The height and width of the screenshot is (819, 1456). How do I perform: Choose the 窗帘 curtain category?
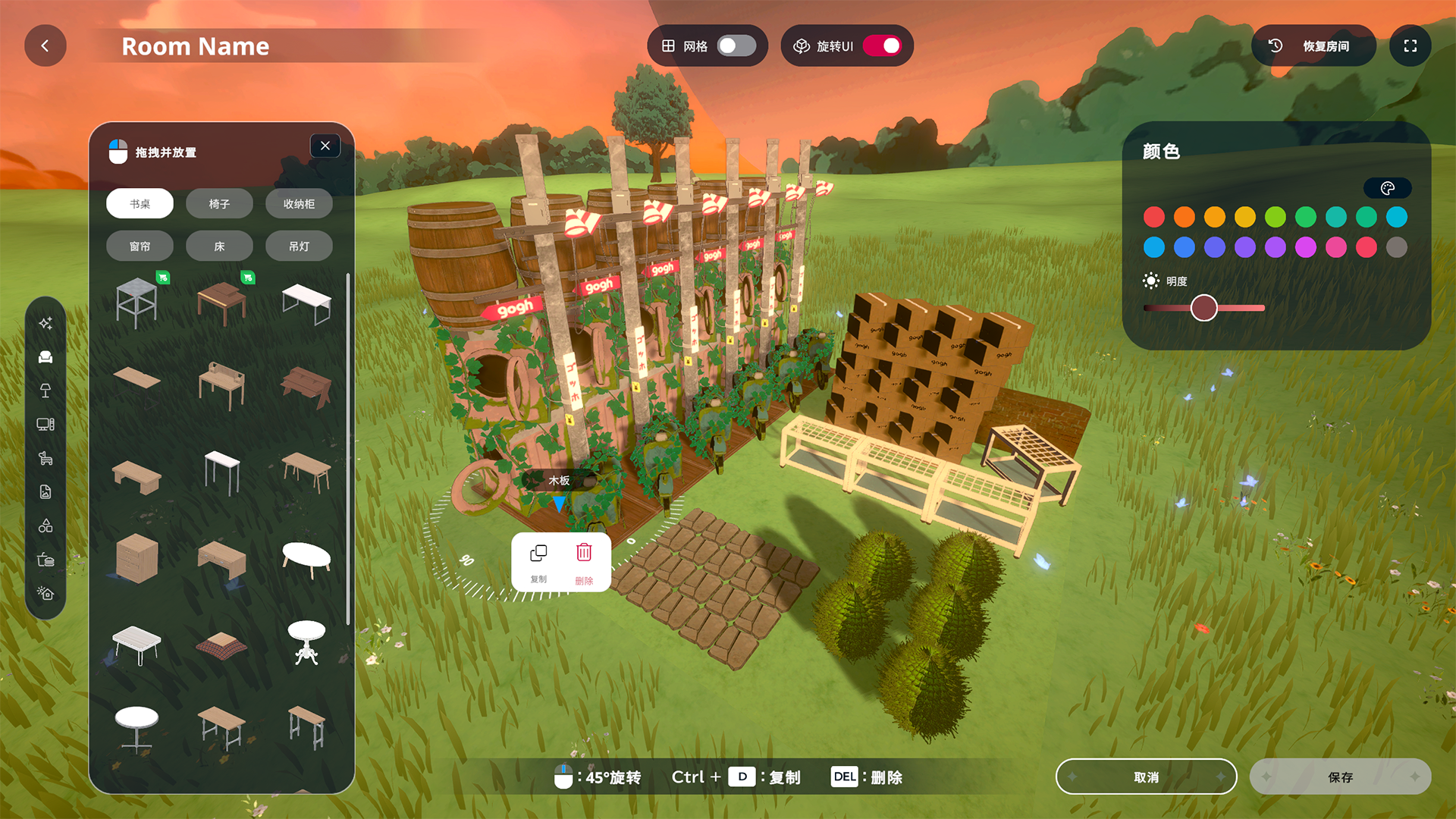coord(140,246)
